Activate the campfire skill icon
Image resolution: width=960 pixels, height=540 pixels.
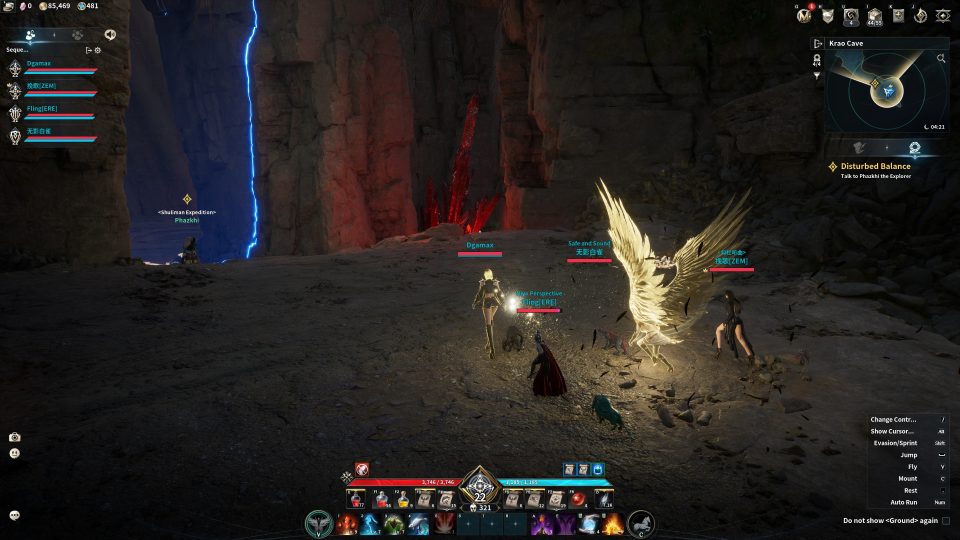[x=613, y=523]
